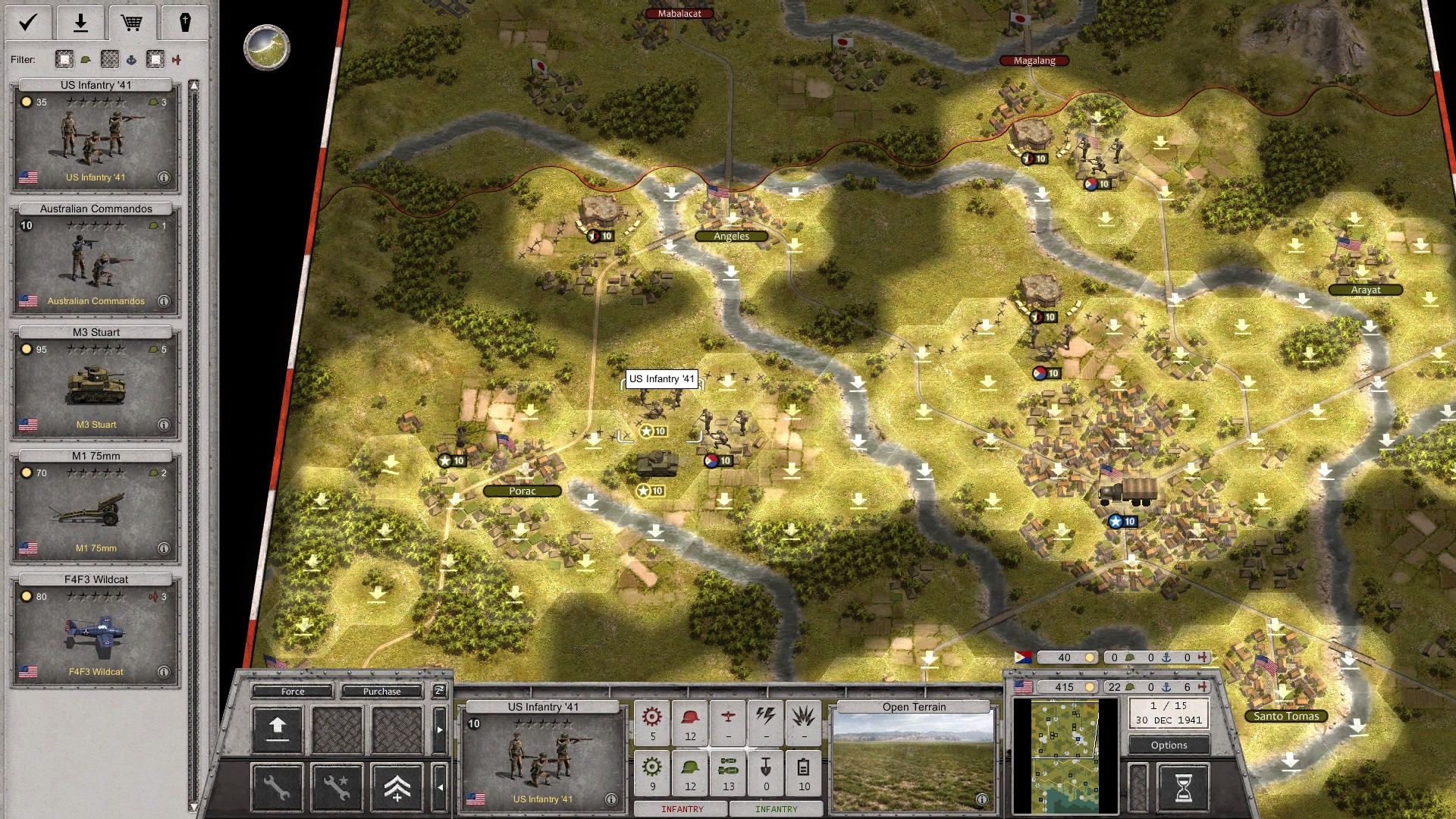Image resolution: width=1456 pixels, height=819 pixels.
Task: Pick the M1 75mm artillery card
Action: pyautogui.click(x=96, y=507)
